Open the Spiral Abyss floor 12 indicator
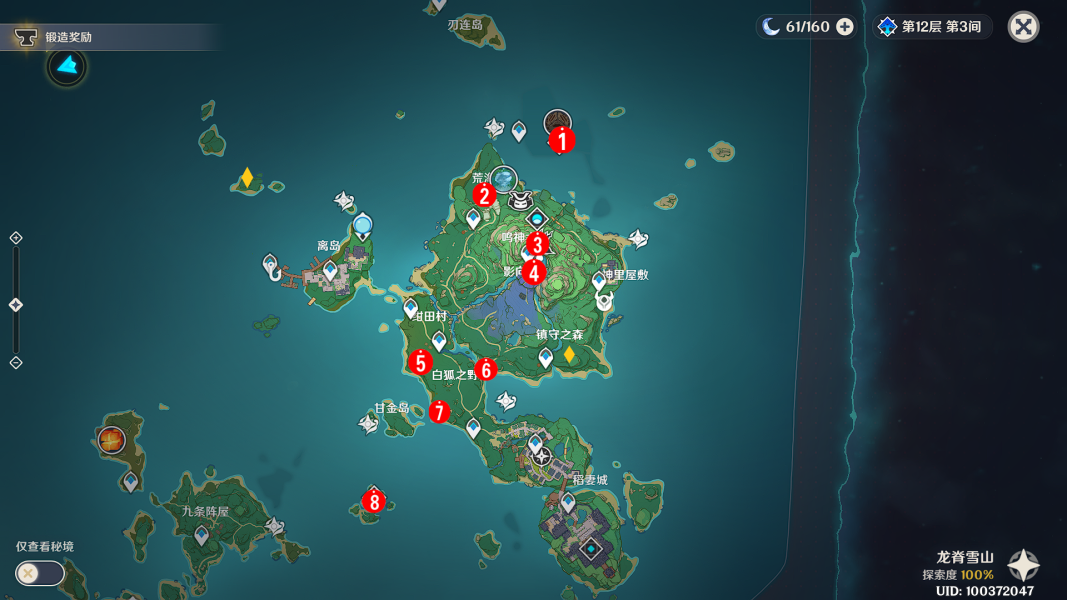Viewport: 1067px width, 600px height. point(930,27)
